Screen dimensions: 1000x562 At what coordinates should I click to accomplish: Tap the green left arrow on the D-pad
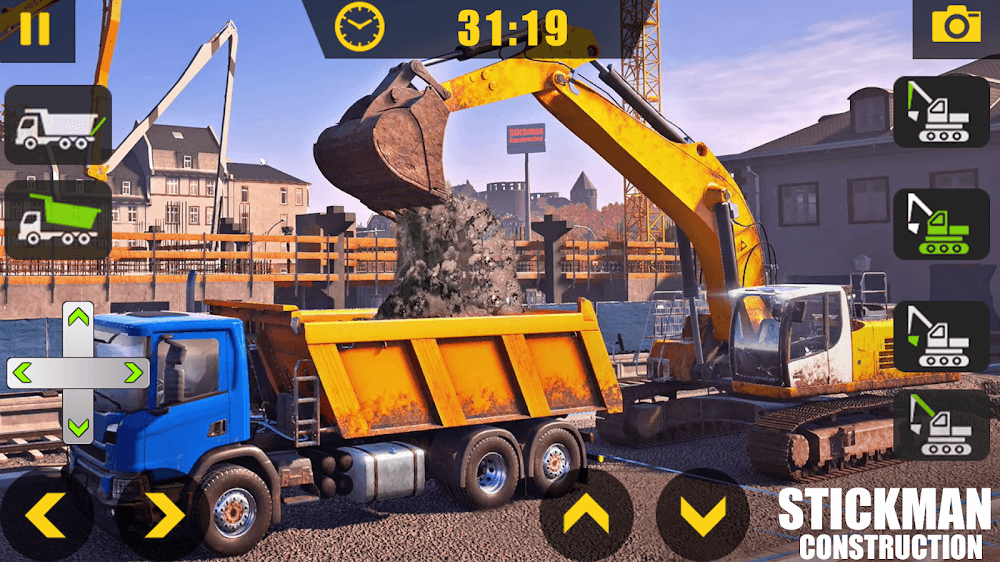pyautogui.click(x=23, y=373)
